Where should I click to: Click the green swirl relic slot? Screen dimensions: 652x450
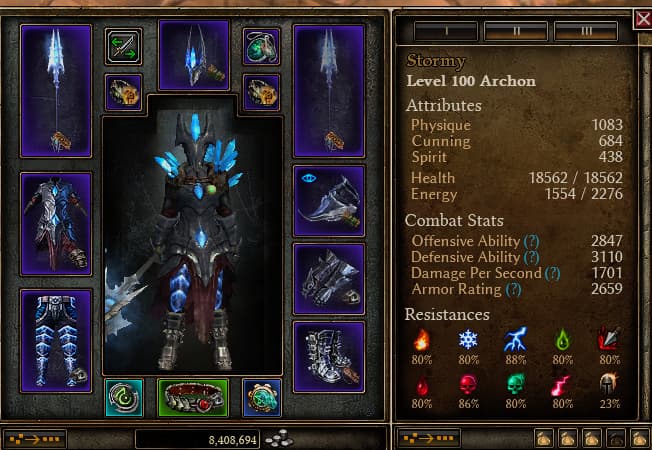coord(124,397)
